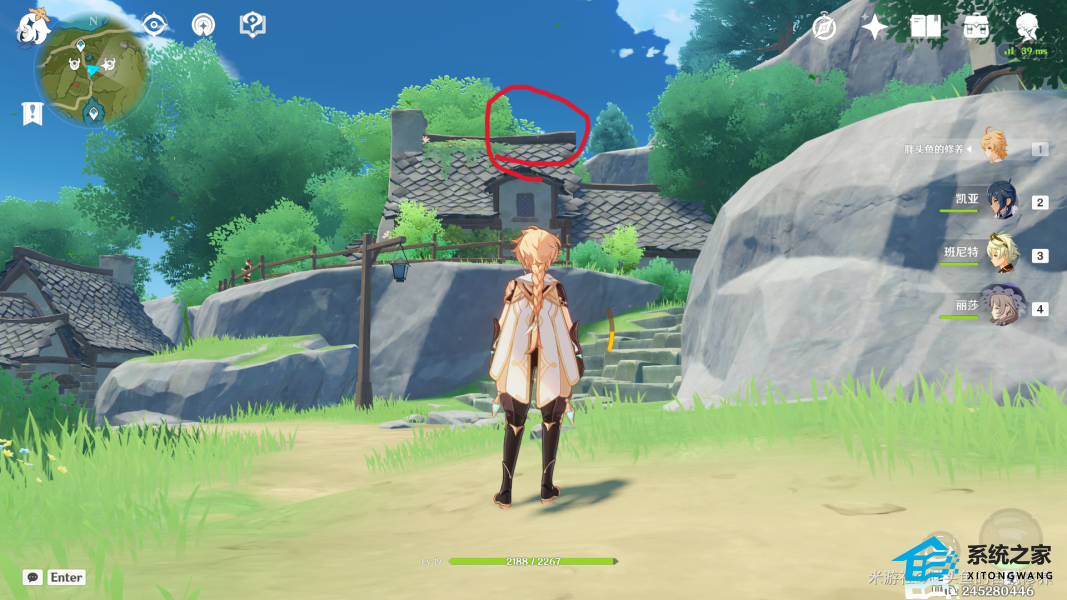Open the compass events icon

[824, 27]
